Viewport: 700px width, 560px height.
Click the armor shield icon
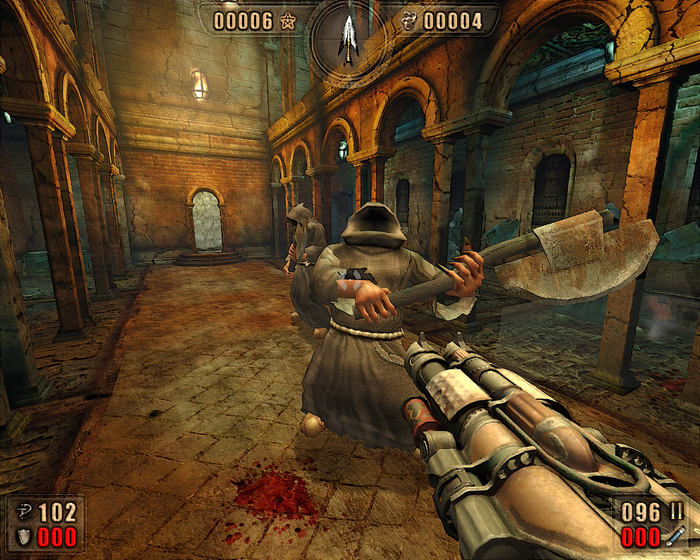22,537
